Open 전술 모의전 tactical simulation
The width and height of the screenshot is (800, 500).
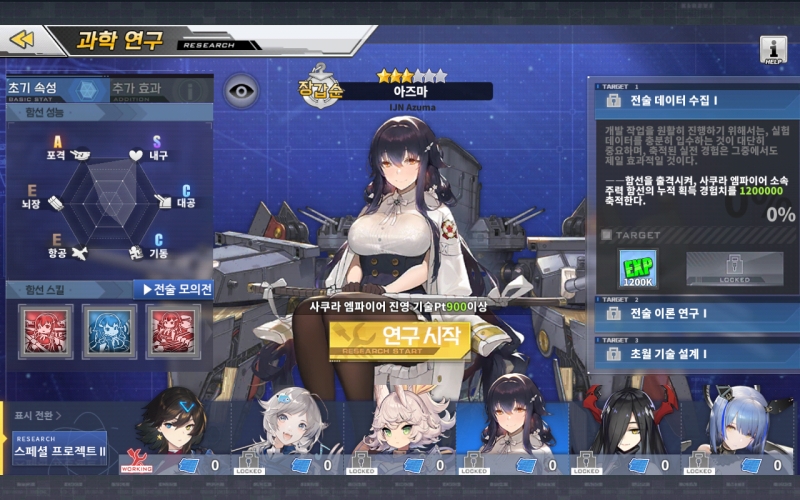tap(174, 290)
